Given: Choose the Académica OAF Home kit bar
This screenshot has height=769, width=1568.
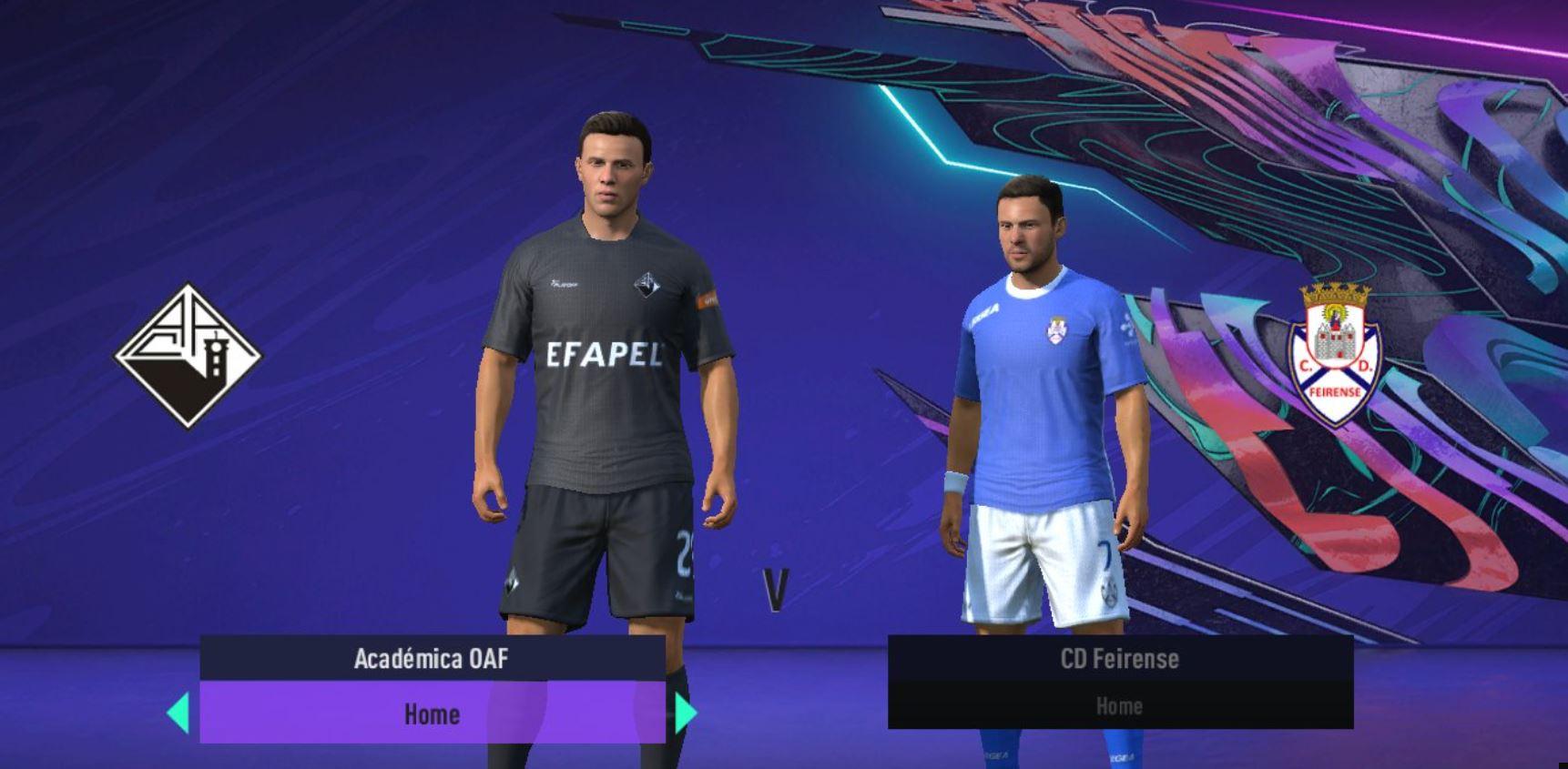Looking at the screenshot, I should click(x=432, y=713).
